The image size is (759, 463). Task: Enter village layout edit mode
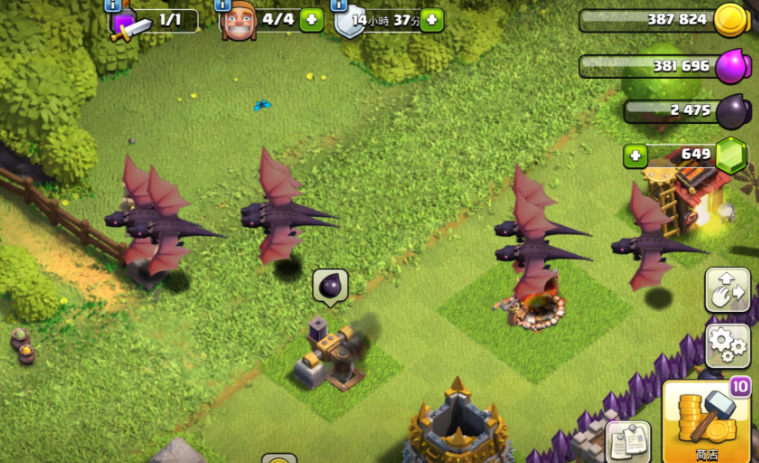coord(727,290)
